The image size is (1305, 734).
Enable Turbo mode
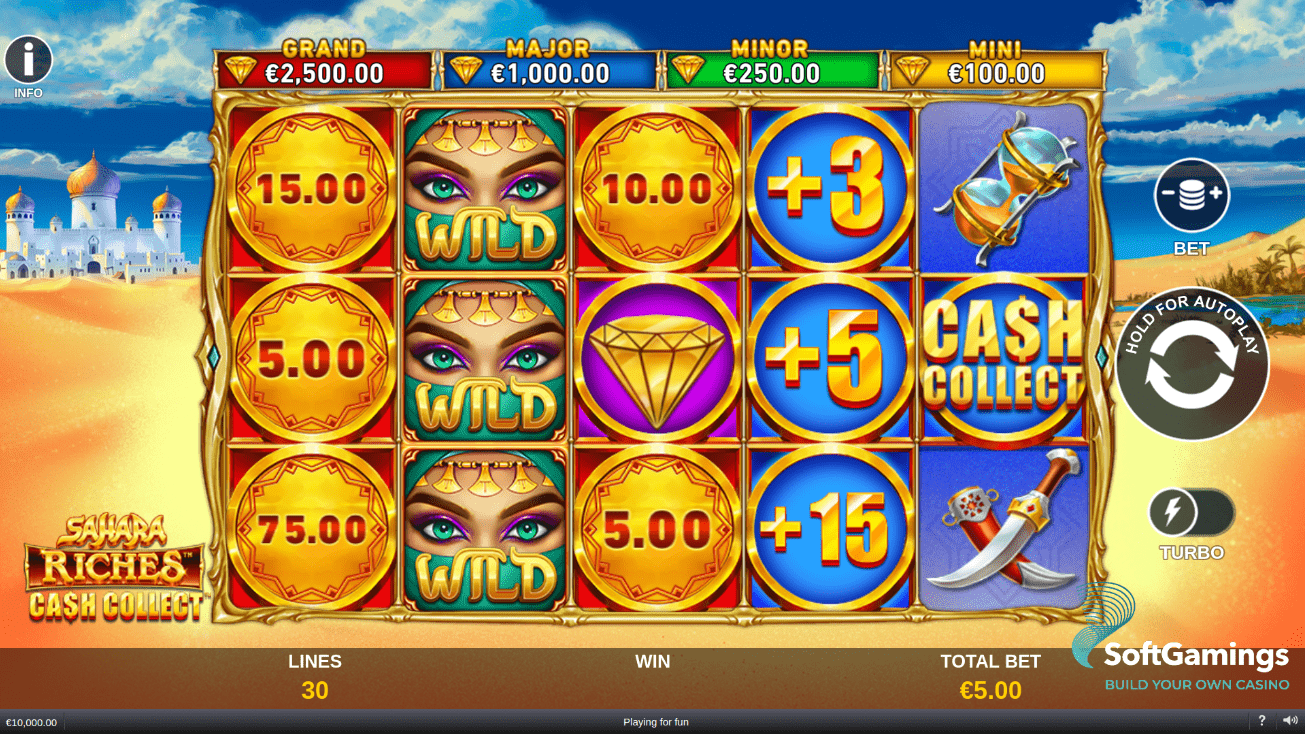coord(1190,513)
